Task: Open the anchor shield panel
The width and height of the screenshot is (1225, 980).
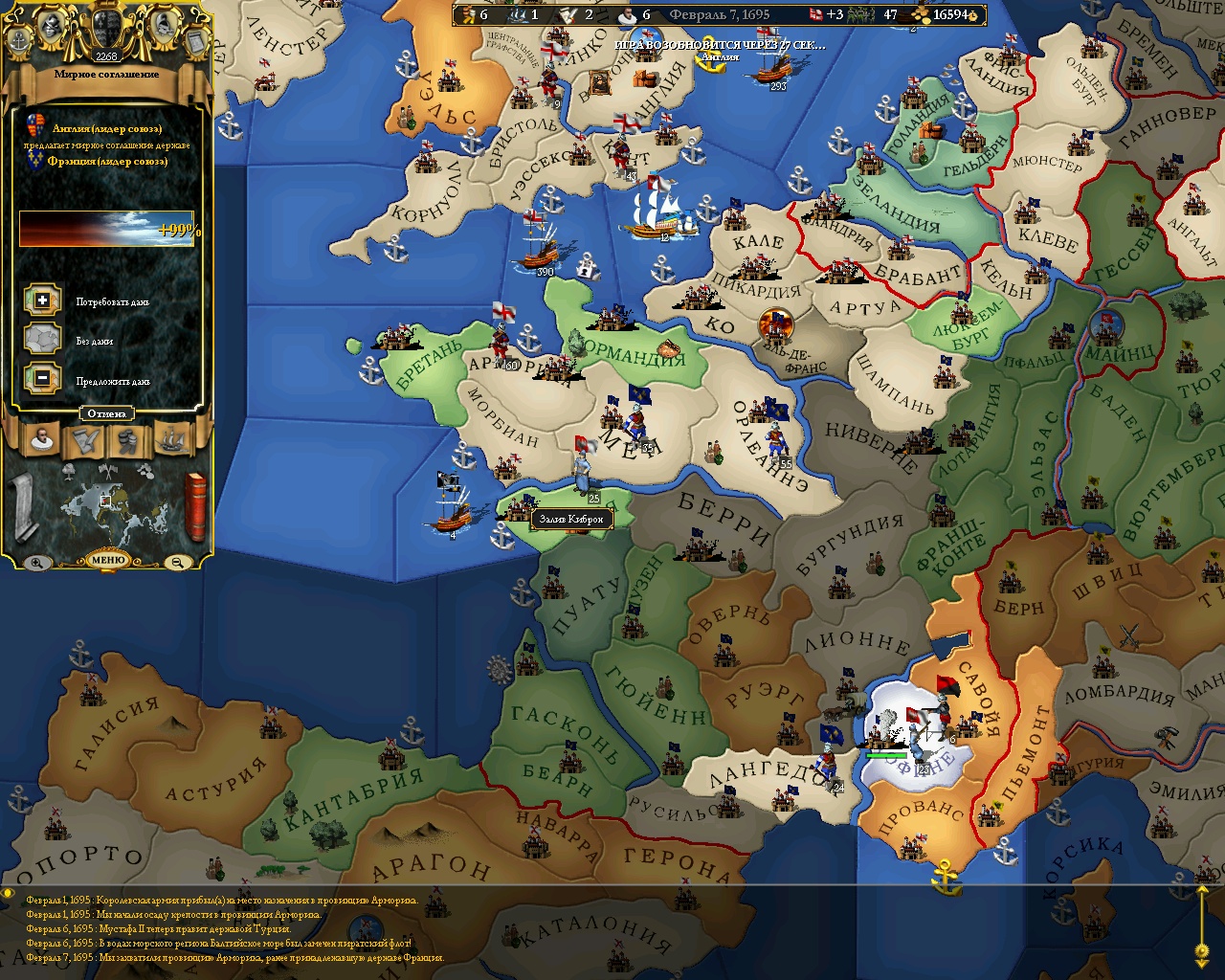Action: tap(19, 39)
